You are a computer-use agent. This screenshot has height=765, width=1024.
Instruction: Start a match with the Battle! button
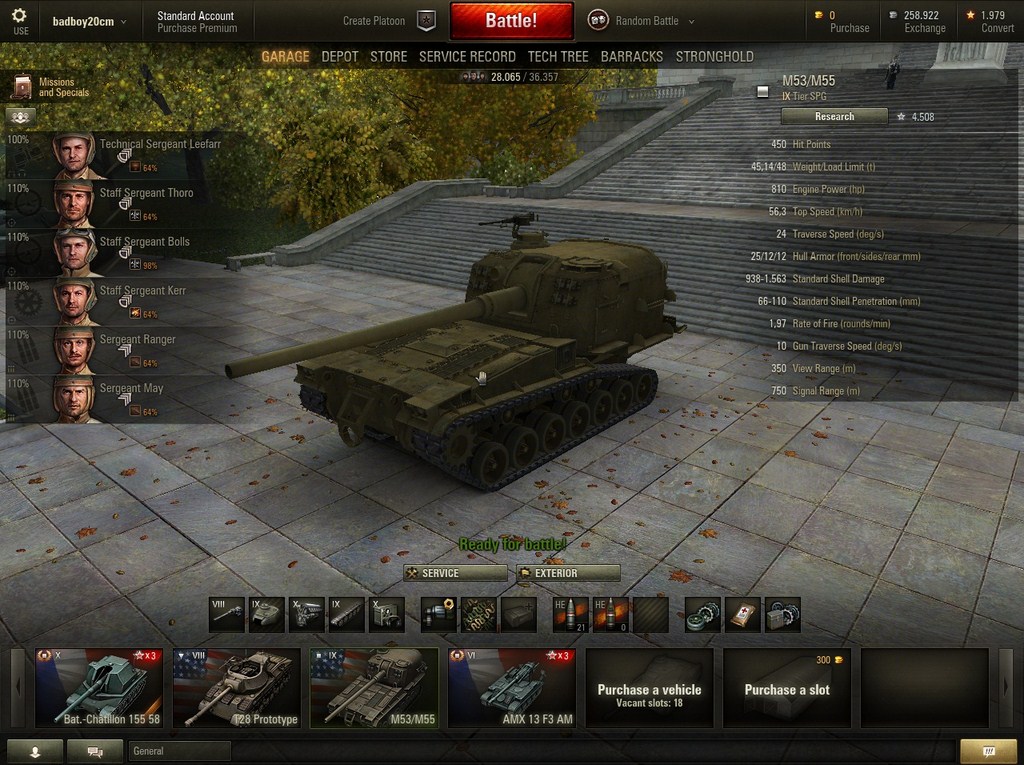(511, 20)
